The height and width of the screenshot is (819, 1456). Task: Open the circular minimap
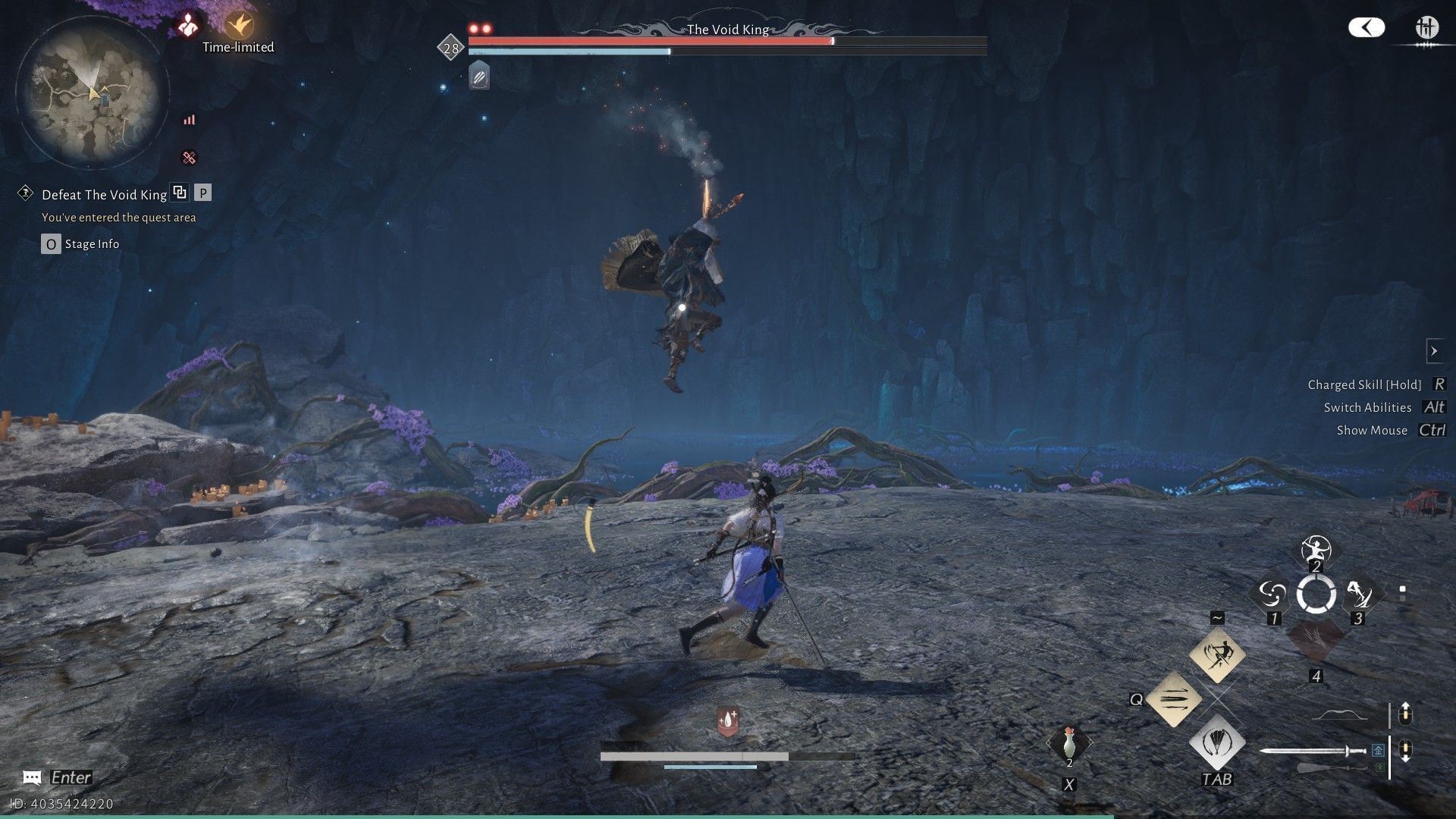click(93, 92)
